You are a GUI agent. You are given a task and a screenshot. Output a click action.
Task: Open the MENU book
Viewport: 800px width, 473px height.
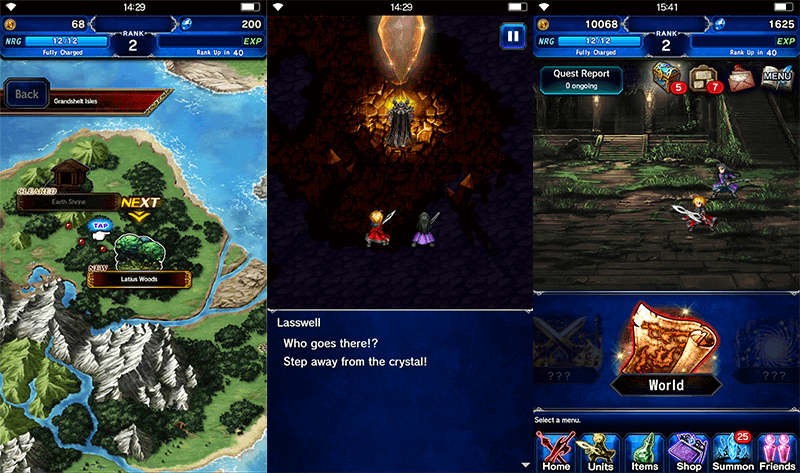tap(778, 76)
